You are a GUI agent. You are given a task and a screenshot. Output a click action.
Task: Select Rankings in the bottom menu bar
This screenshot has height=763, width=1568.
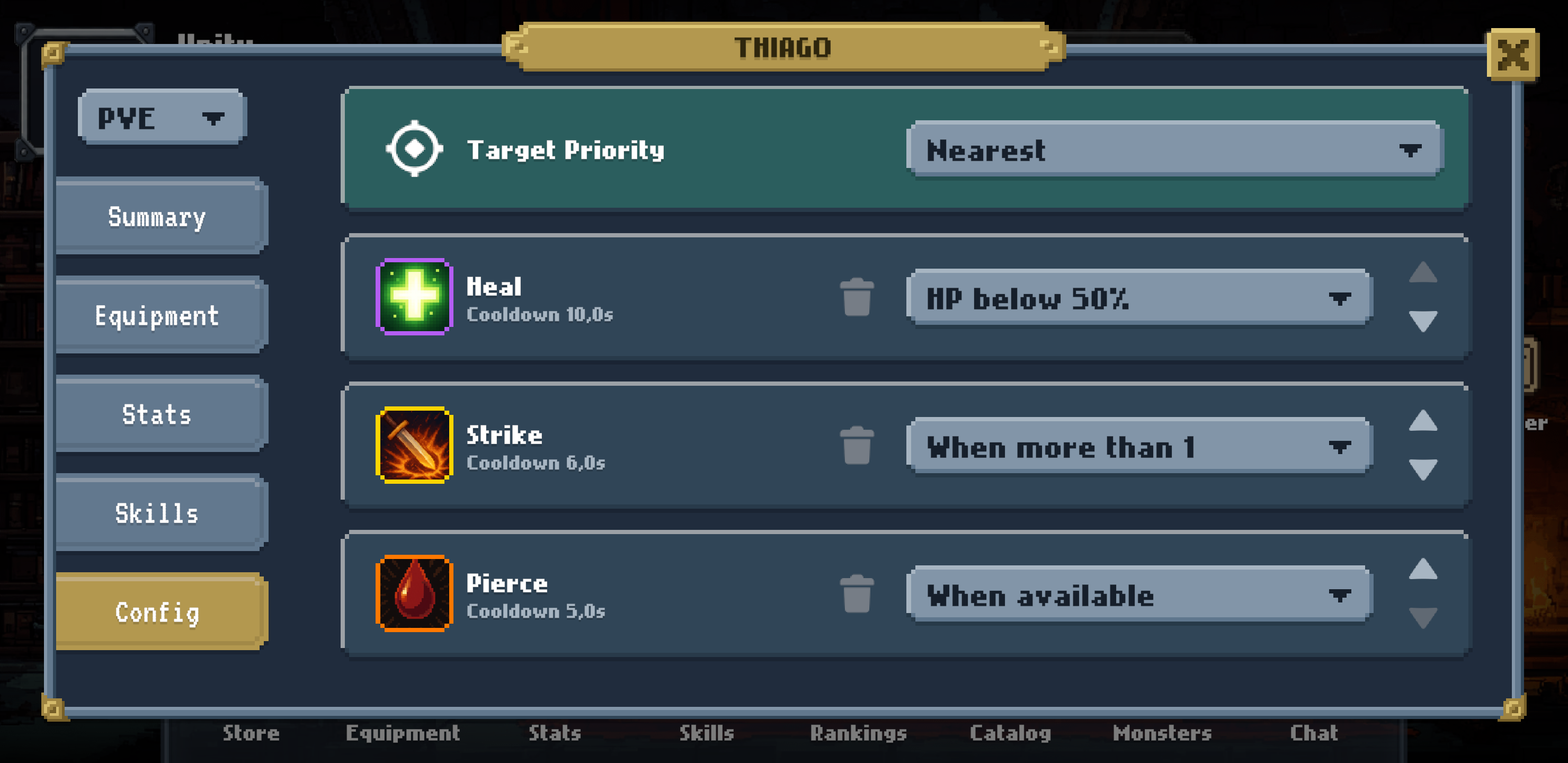859,733
